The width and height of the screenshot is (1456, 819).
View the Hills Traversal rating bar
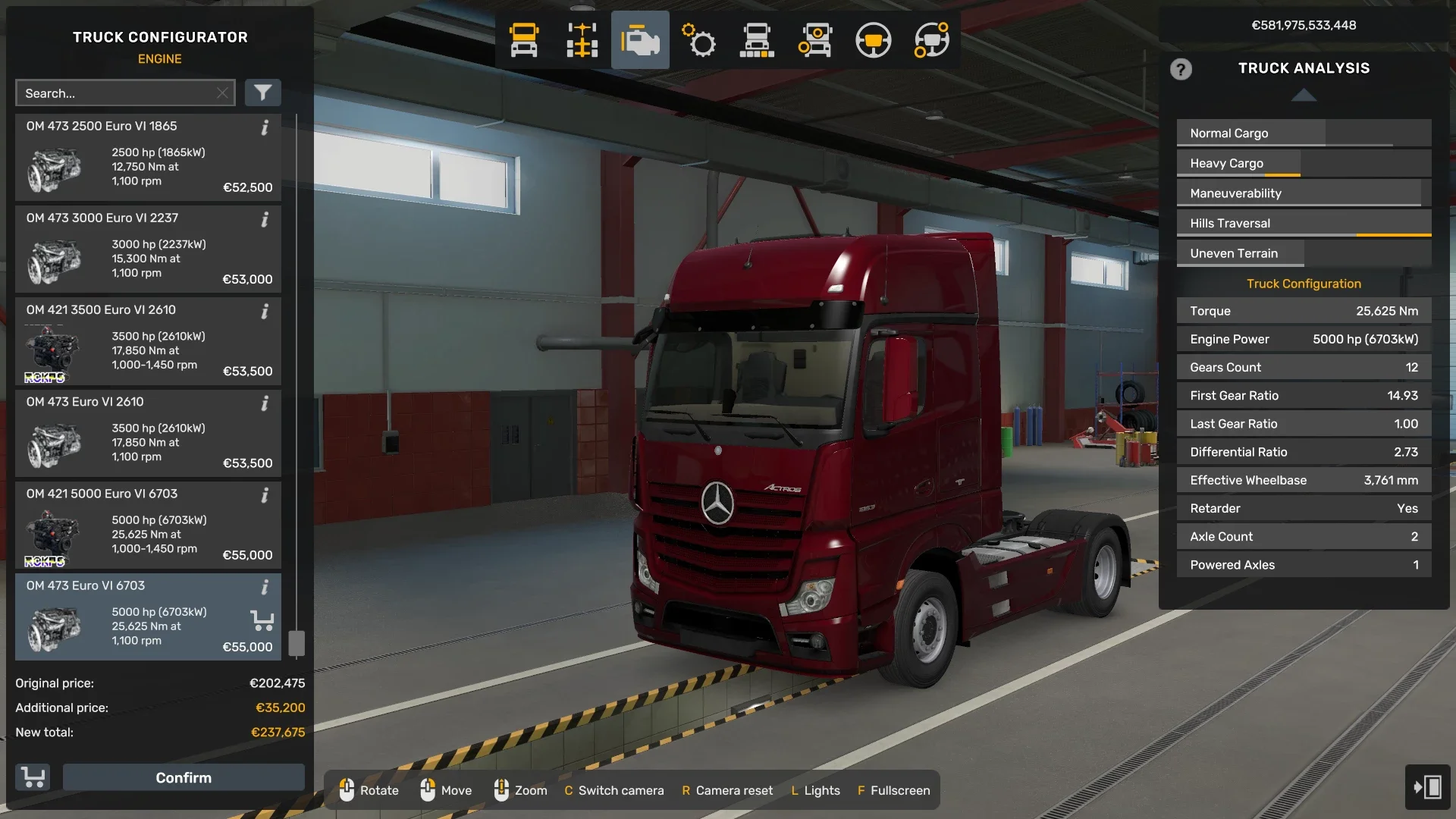point(1303,222)
